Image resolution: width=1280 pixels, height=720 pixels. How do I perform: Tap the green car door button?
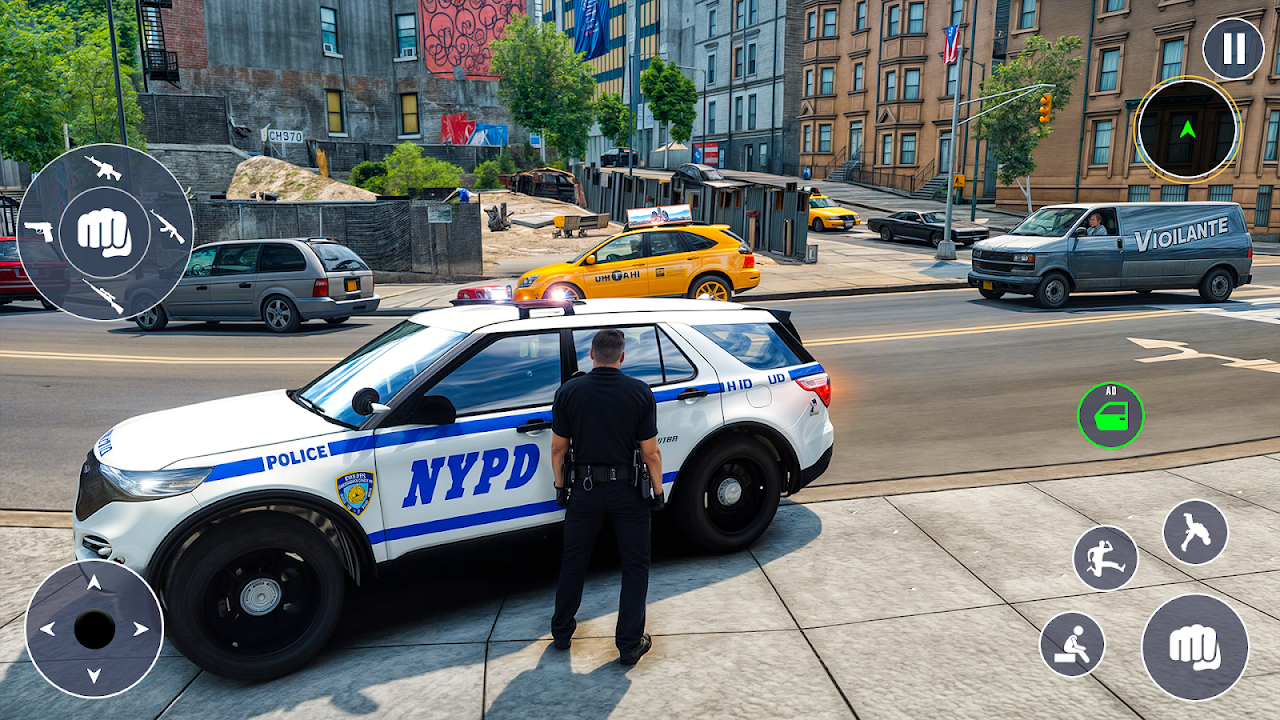point(1110,415)
